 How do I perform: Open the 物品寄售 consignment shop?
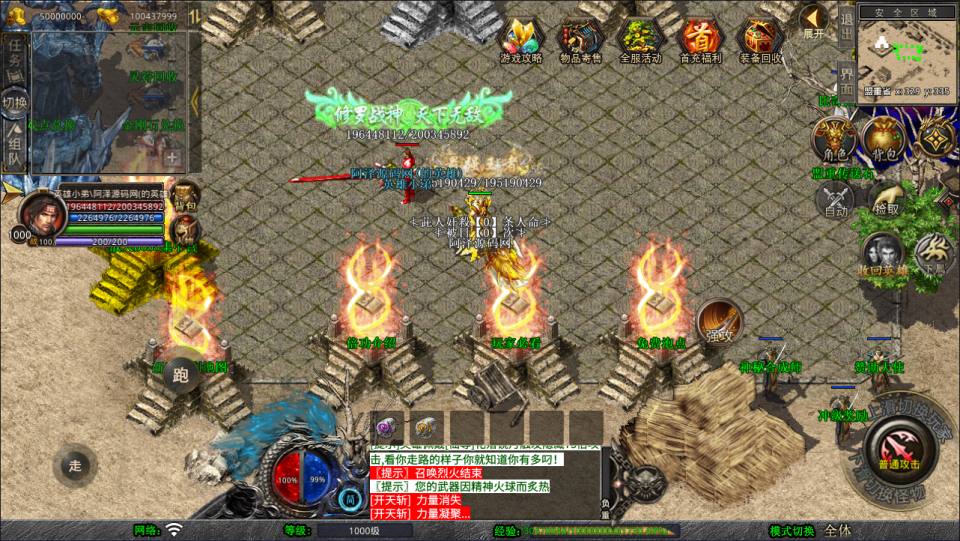click(580, 40)
